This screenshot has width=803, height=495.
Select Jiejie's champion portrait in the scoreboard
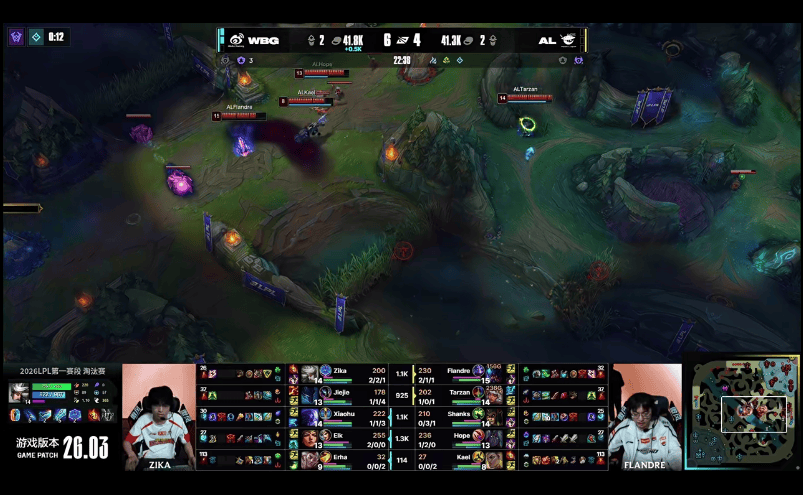coord(310,395)
